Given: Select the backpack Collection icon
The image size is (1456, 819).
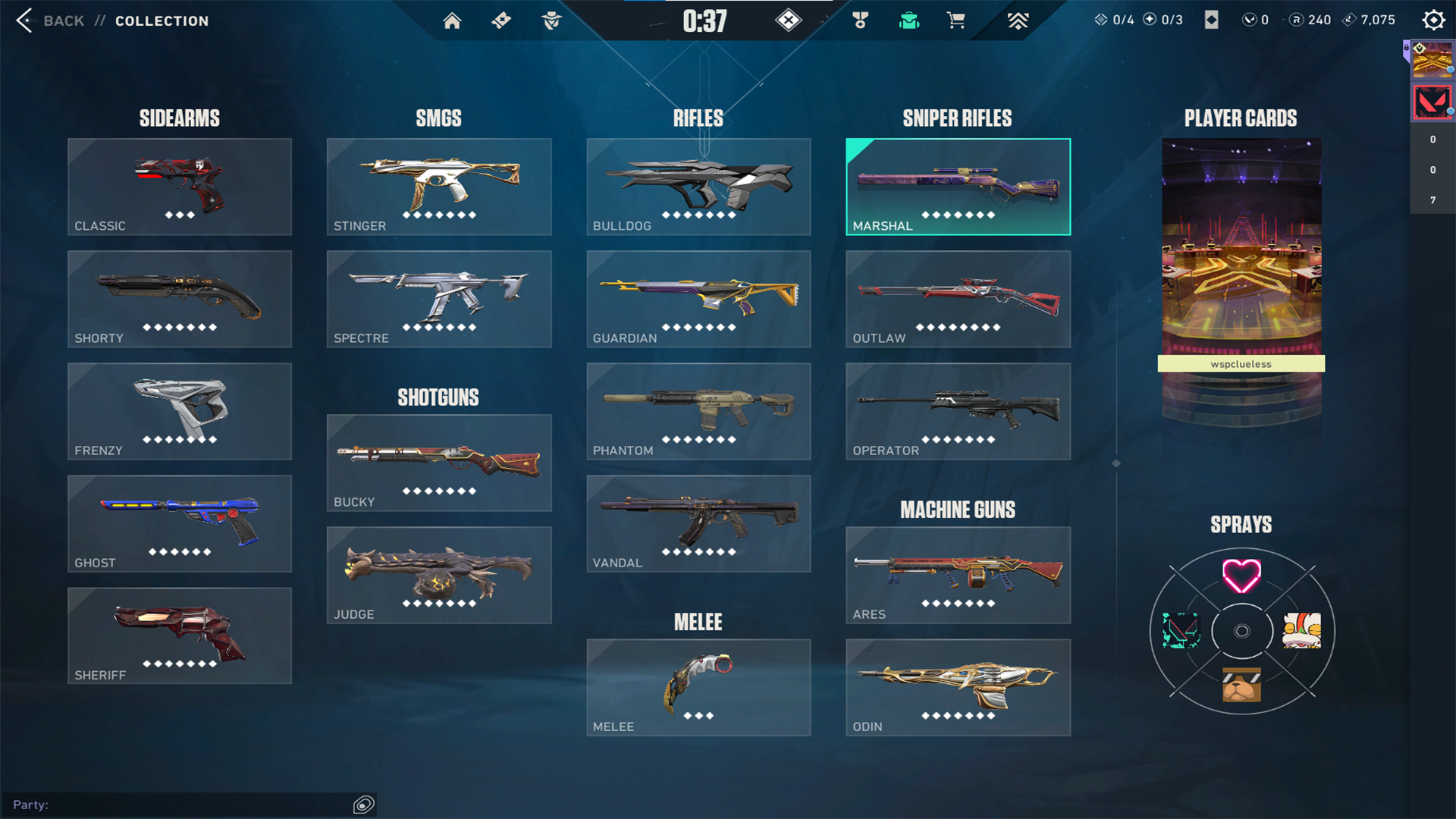Looking at the screenshot, I should coord(909,20).
